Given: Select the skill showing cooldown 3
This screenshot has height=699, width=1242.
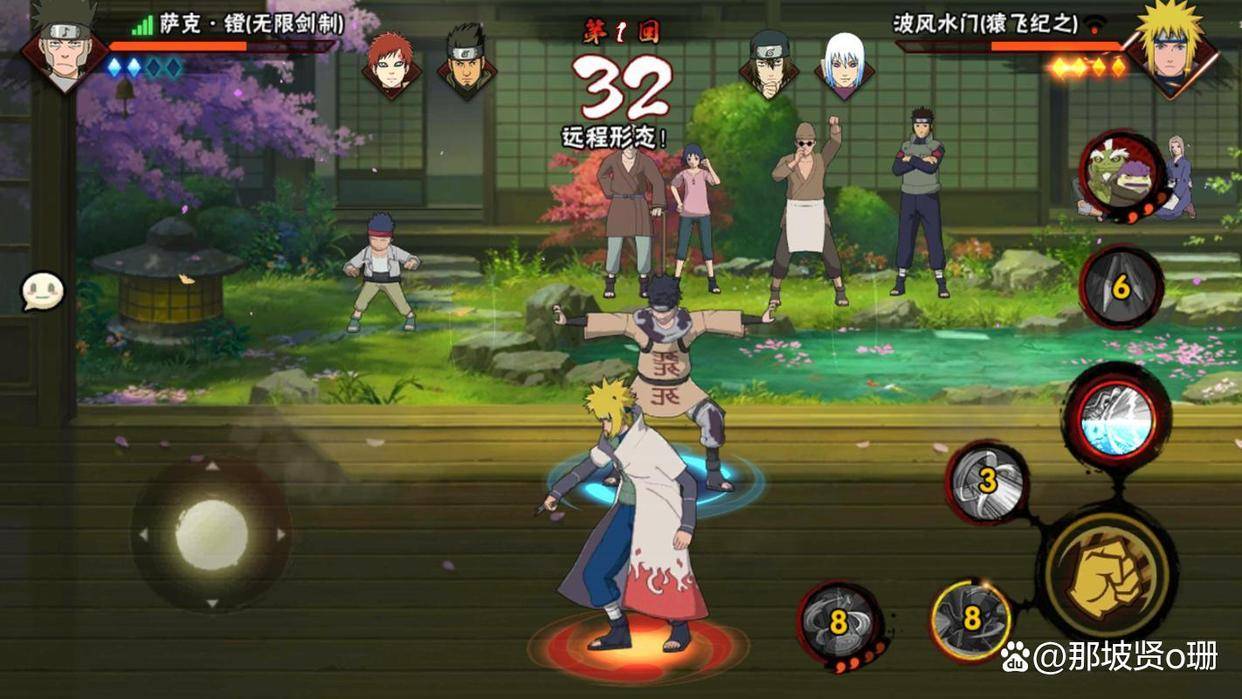Looking at the screenshot, I should click(987, 483).
